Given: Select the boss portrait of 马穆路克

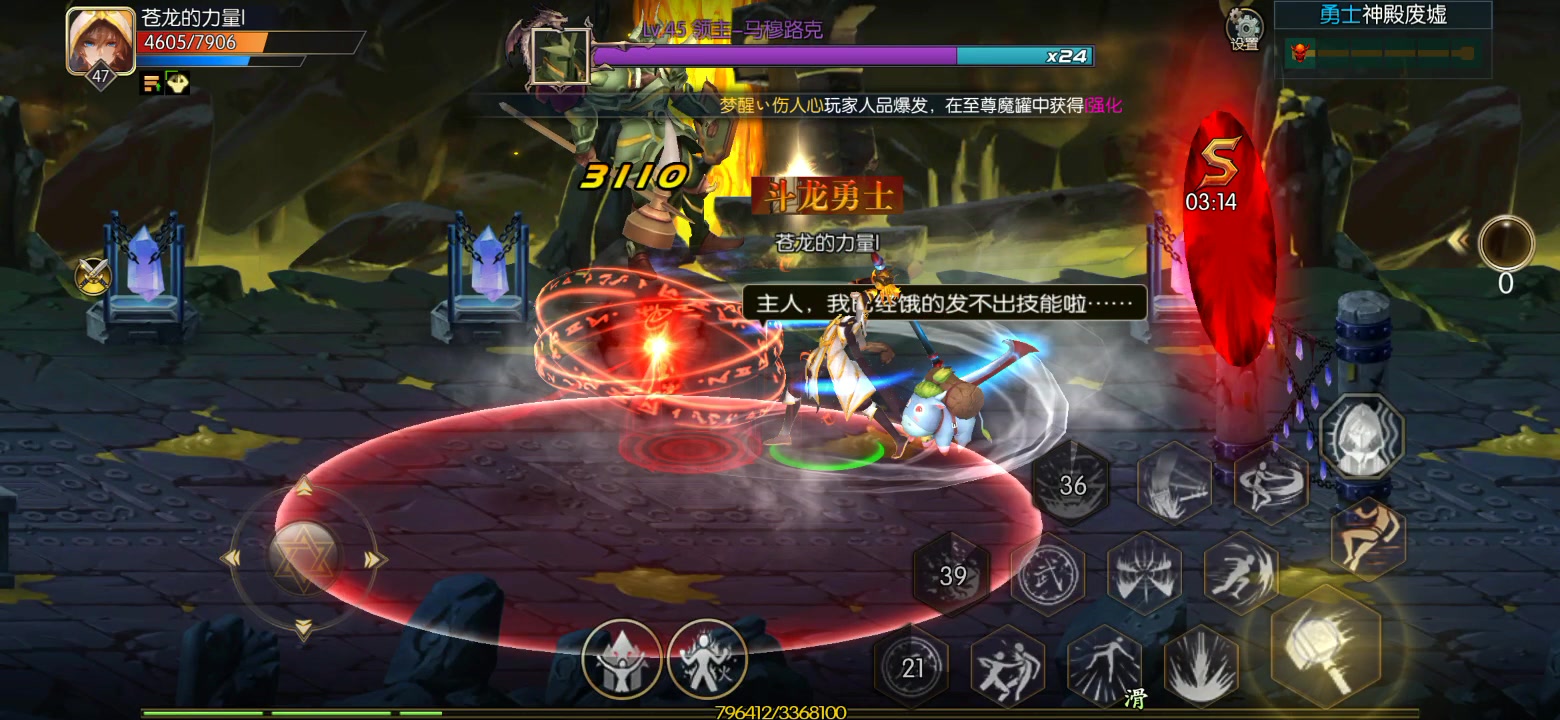Looking at the screenshot, I should pyautogui.click(x=559, y=55).
